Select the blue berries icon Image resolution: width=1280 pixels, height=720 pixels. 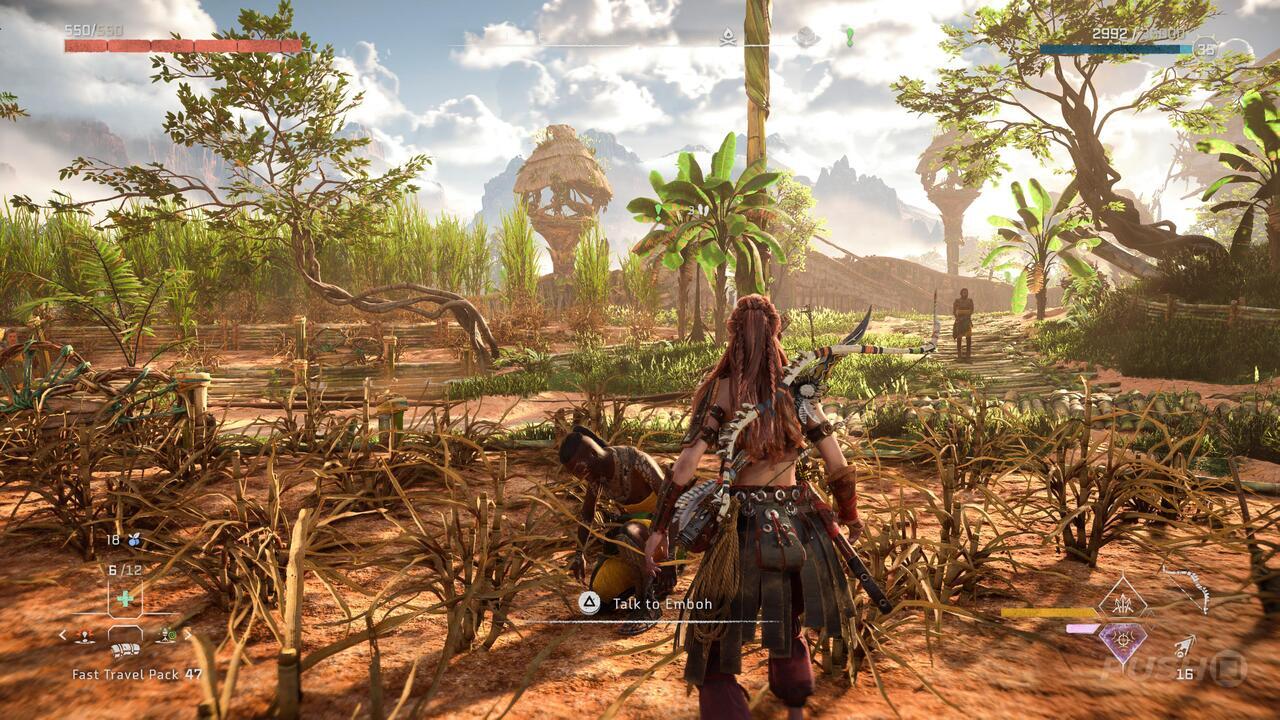(133, 539)
